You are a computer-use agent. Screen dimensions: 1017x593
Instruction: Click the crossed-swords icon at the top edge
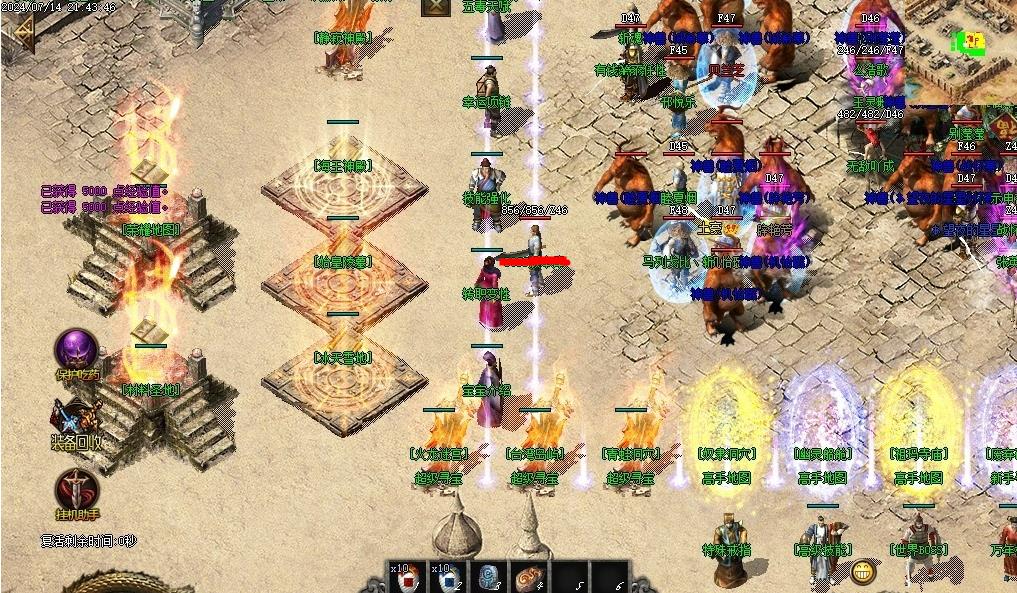(436, 7)
